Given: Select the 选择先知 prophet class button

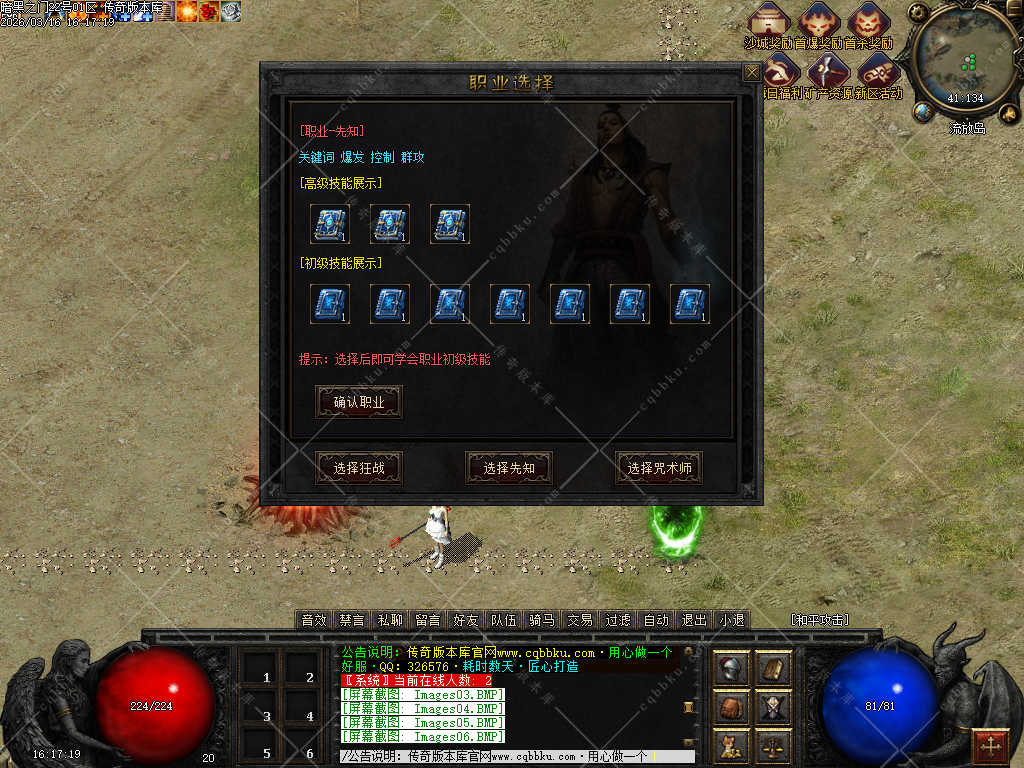Looking at the screenshot, I should [509, 468].
